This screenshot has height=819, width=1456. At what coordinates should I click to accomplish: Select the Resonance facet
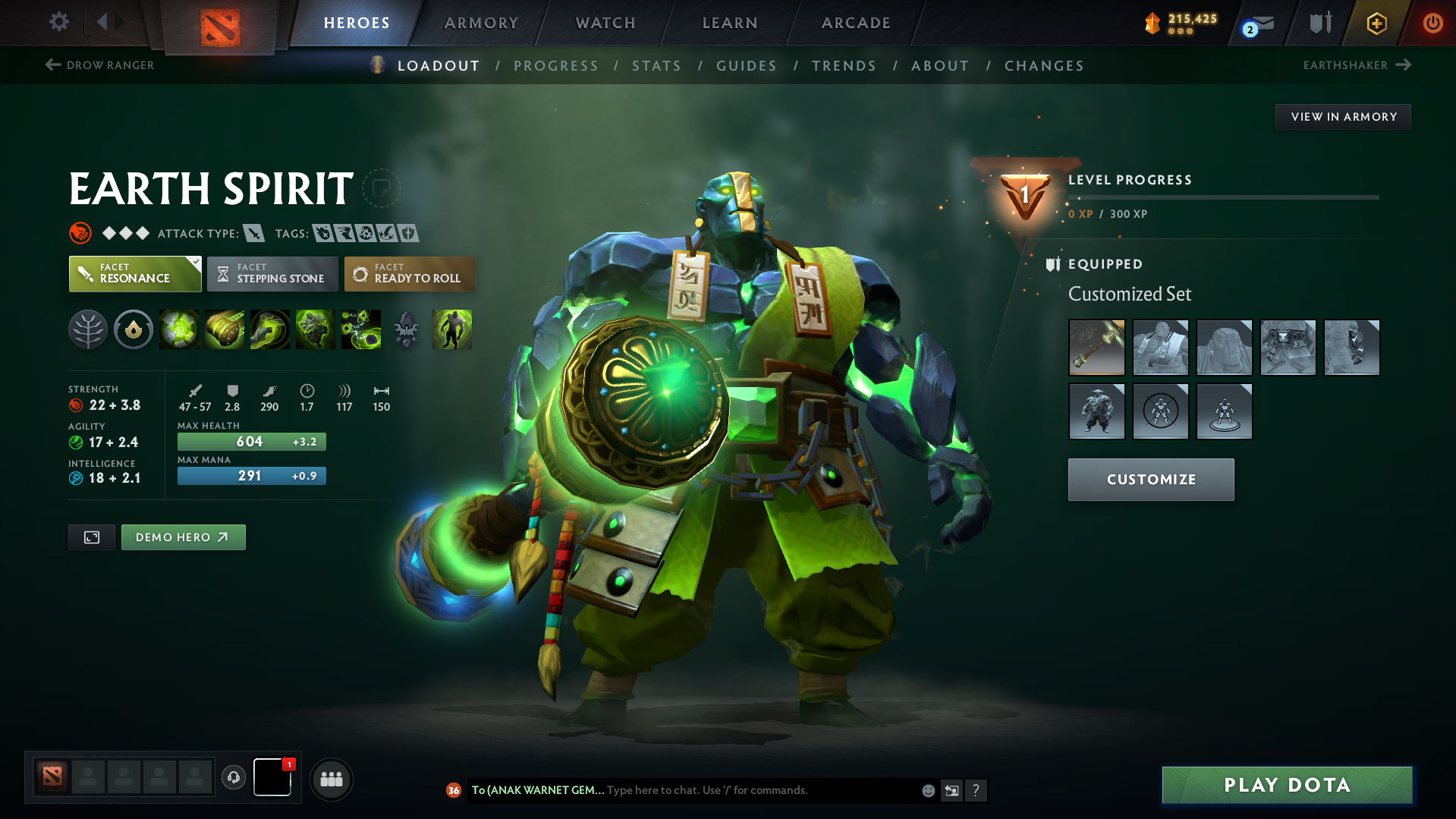pos(134,273)
